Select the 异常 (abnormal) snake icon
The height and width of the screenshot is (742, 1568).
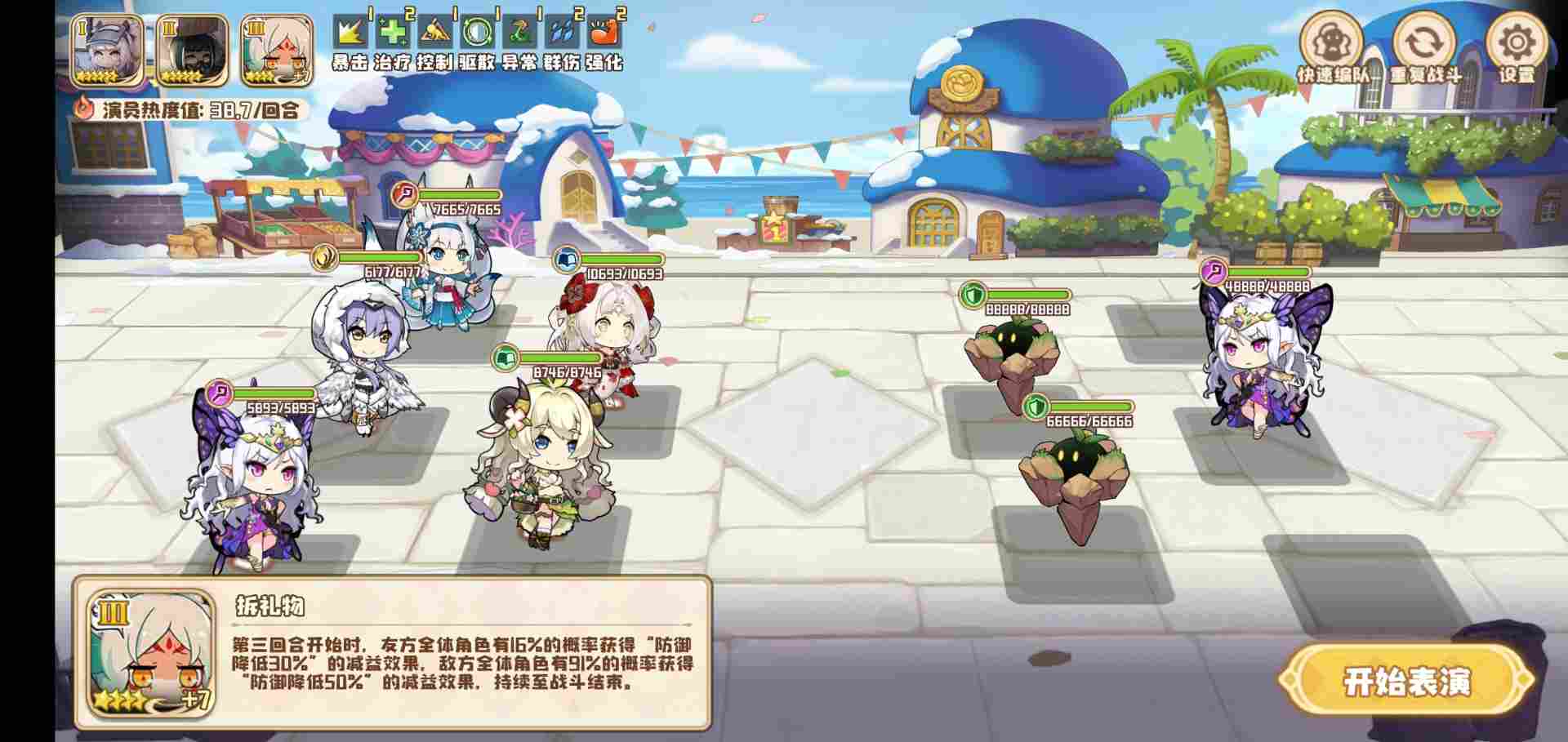522,33
